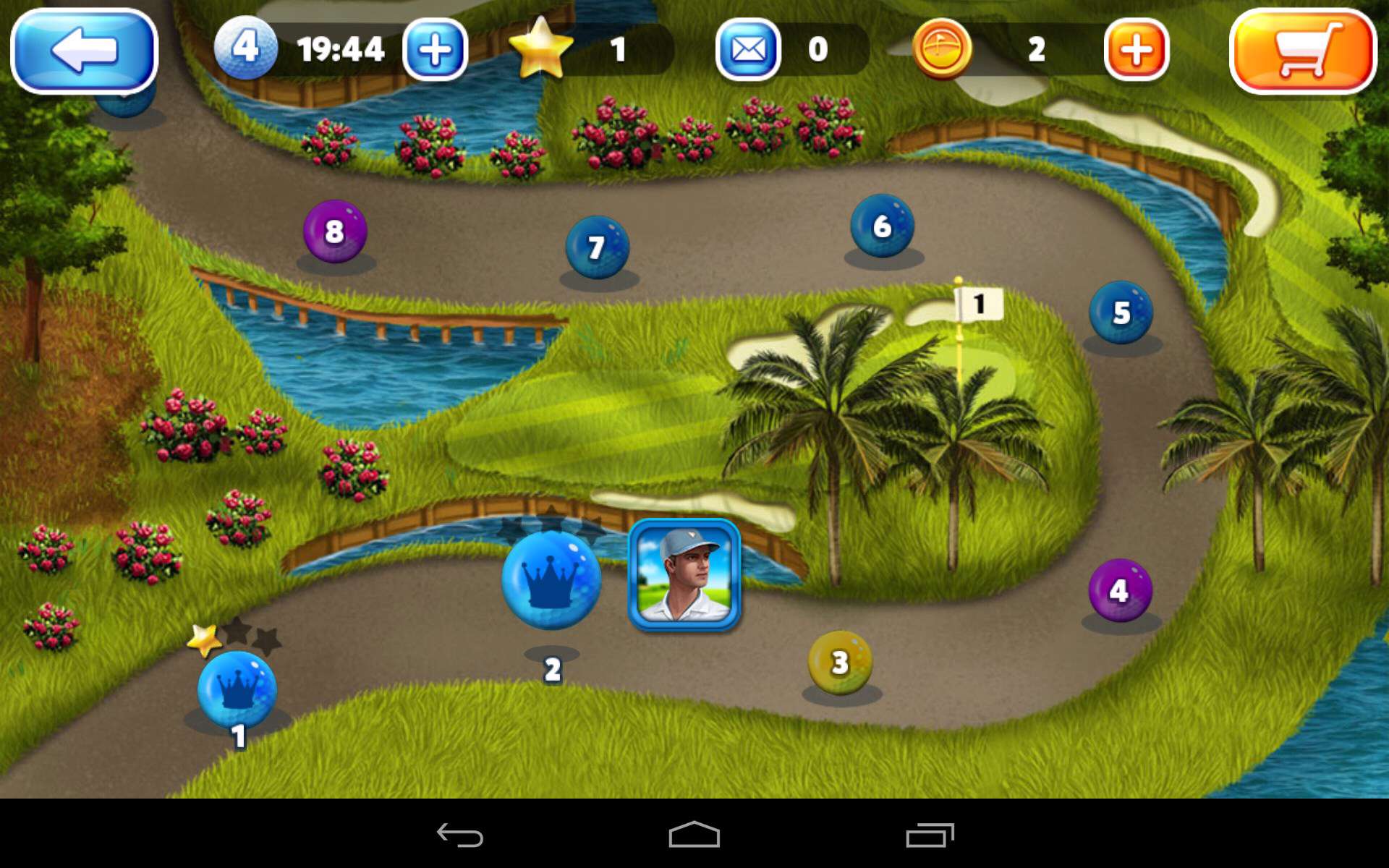Select the blue level 5 ball
Viewport: 1389px width, 868px height.
(1121, 312)
